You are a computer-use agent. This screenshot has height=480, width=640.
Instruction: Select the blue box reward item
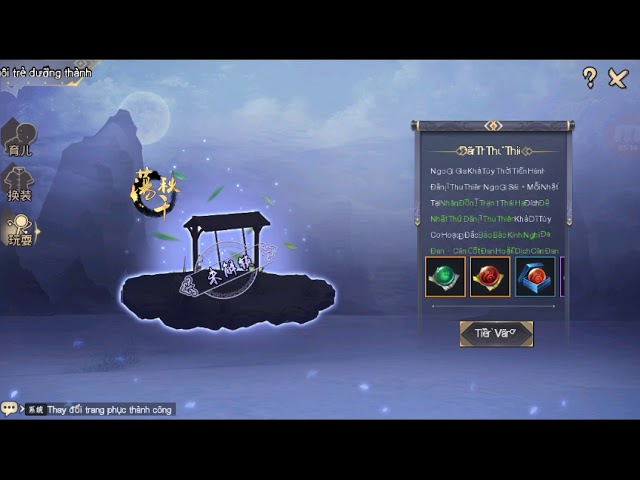tap(535, 277)
